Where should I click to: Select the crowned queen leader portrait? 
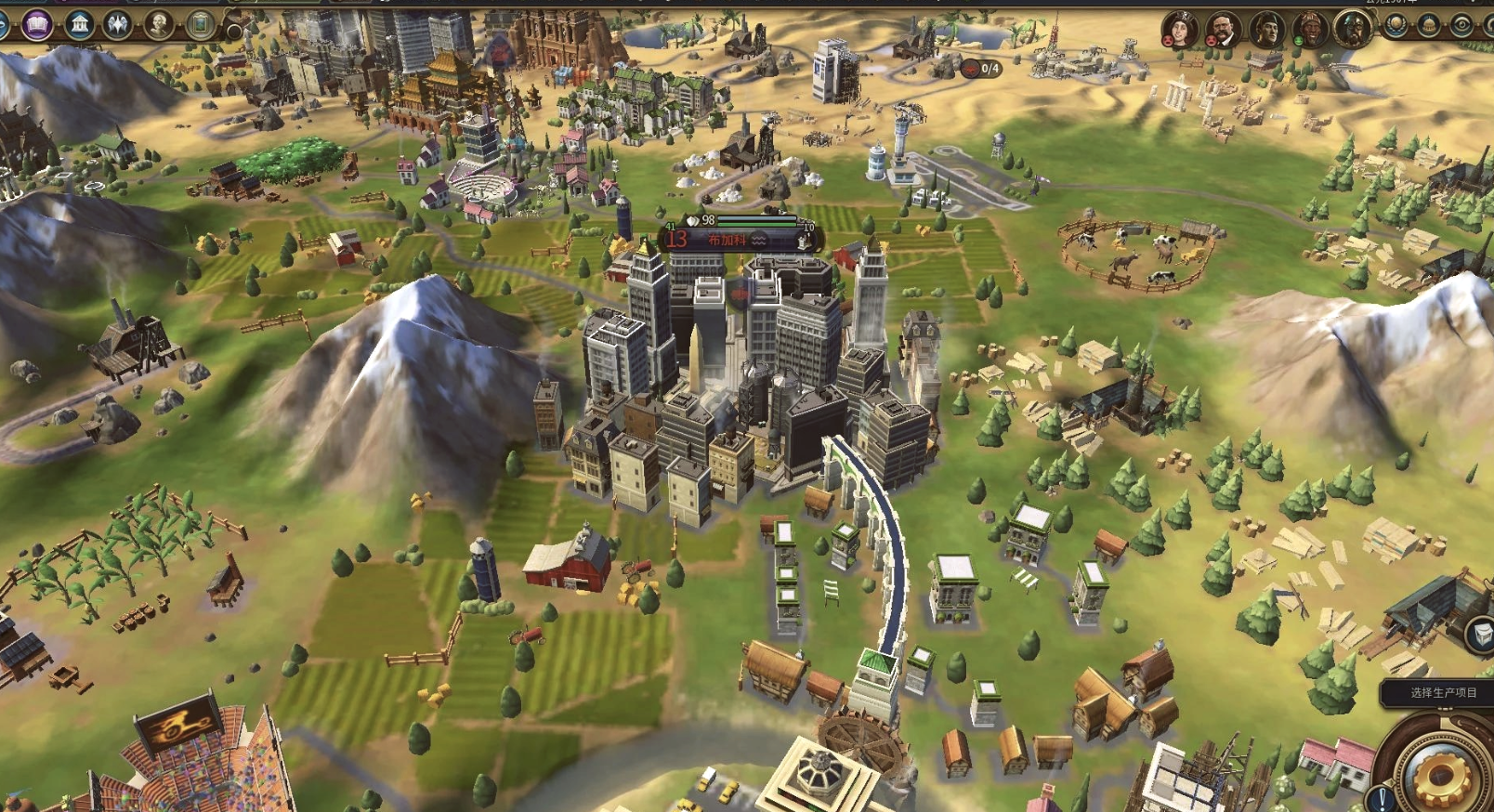coord(1179,30)
